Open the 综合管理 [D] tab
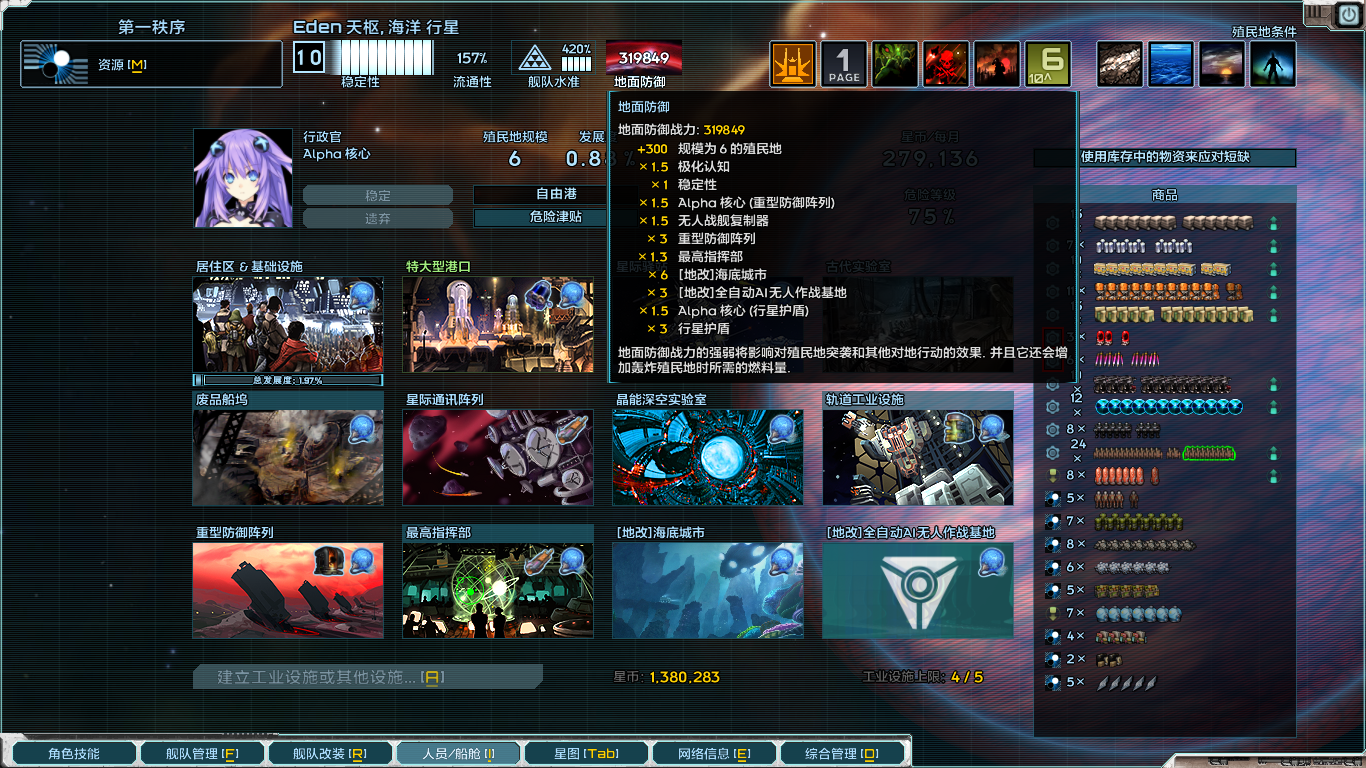The height and width of the screenshot is (768, 1366). click(x=843, y=752)
